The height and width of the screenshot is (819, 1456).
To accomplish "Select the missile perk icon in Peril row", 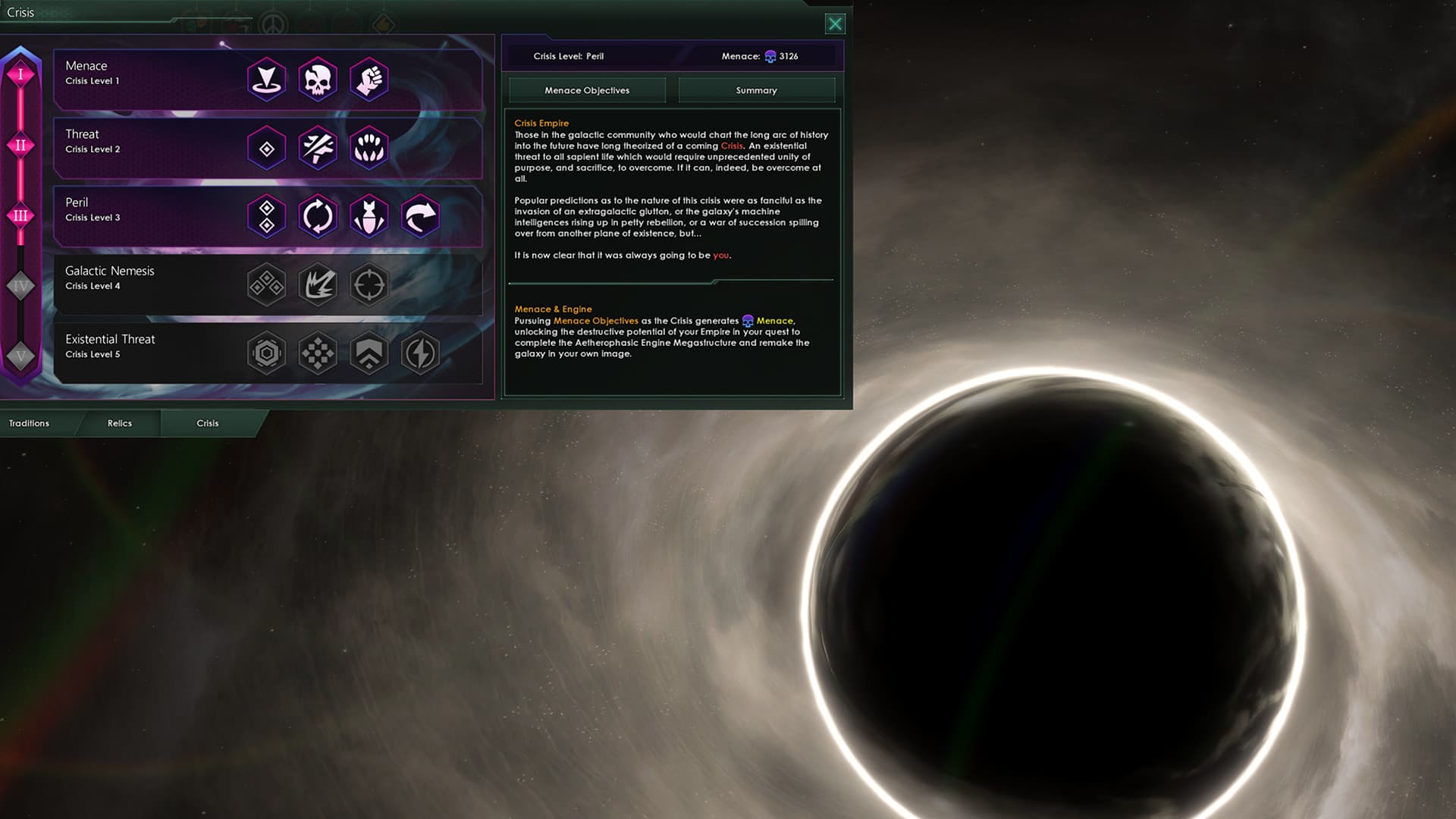I will [x=369, y=216].
